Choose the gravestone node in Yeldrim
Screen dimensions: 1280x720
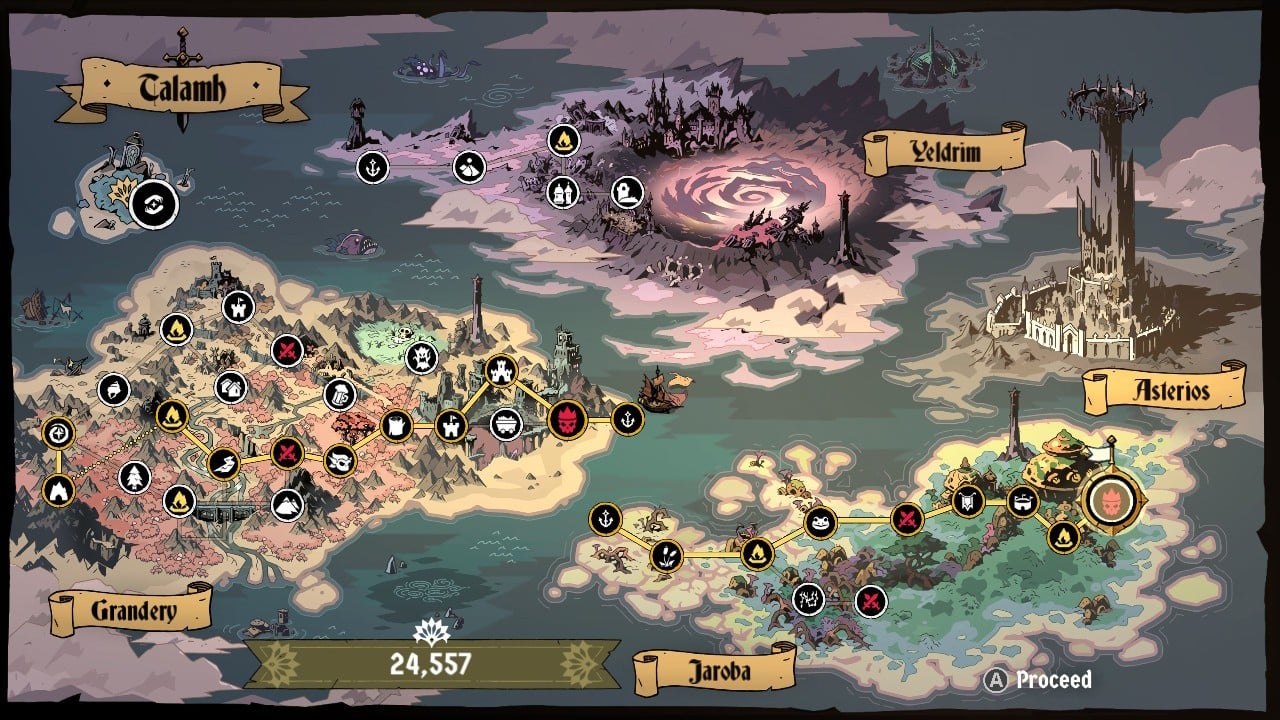point(627,190)
